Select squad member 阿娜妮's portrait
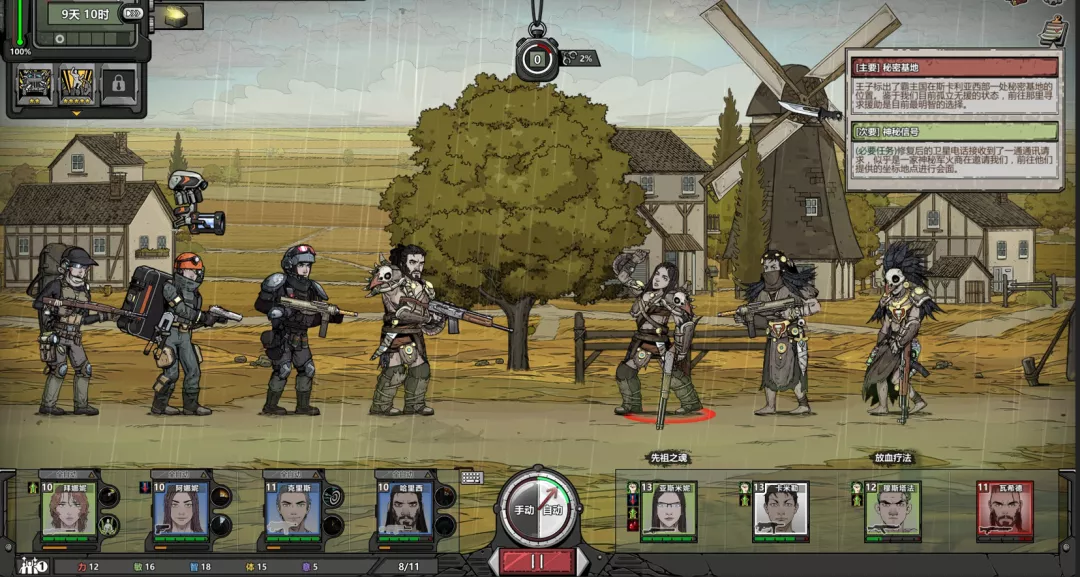The image size is (1080, 577). (x=181, y=511)
